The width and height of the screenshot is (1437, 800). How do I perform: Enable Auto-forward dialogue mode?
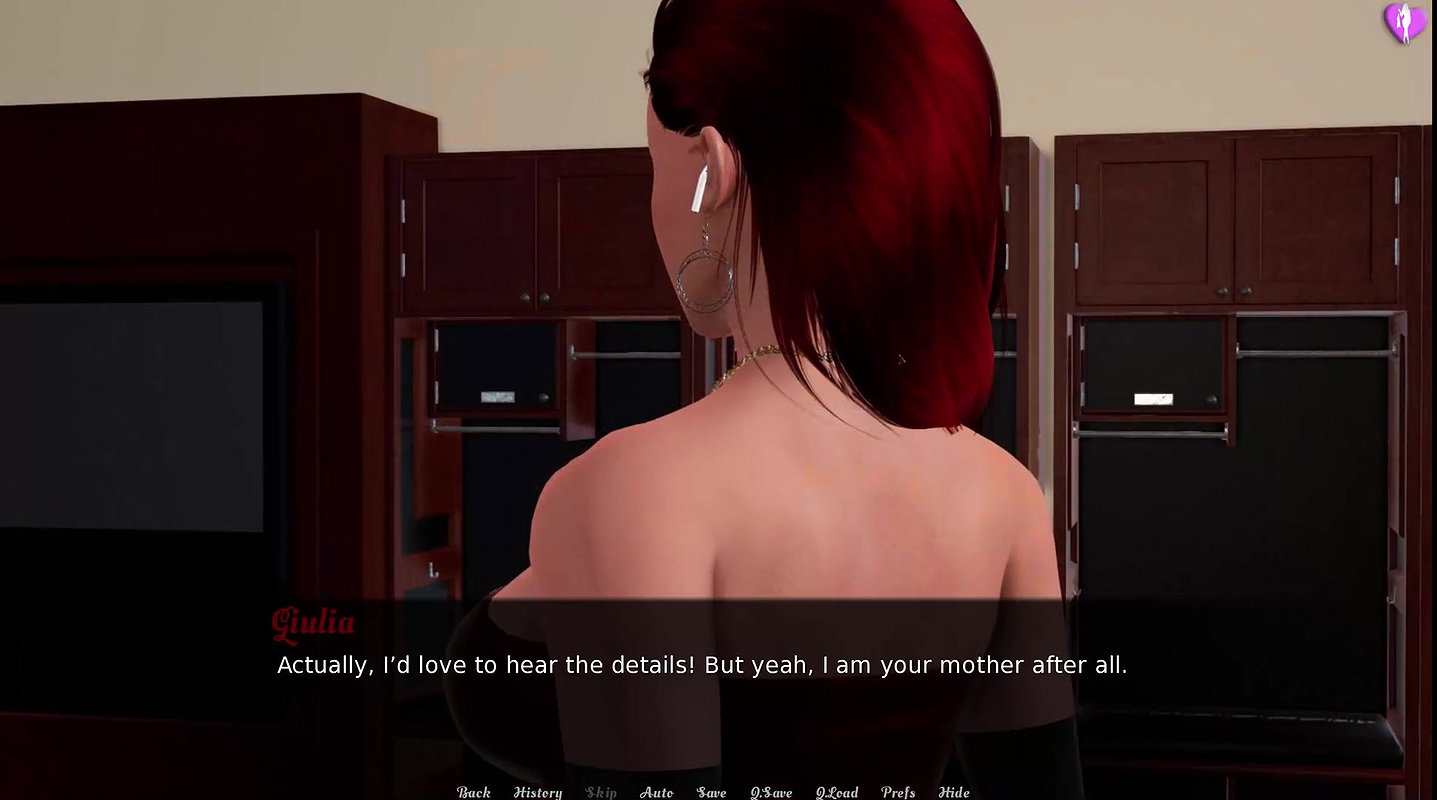[x=657, y=791]
